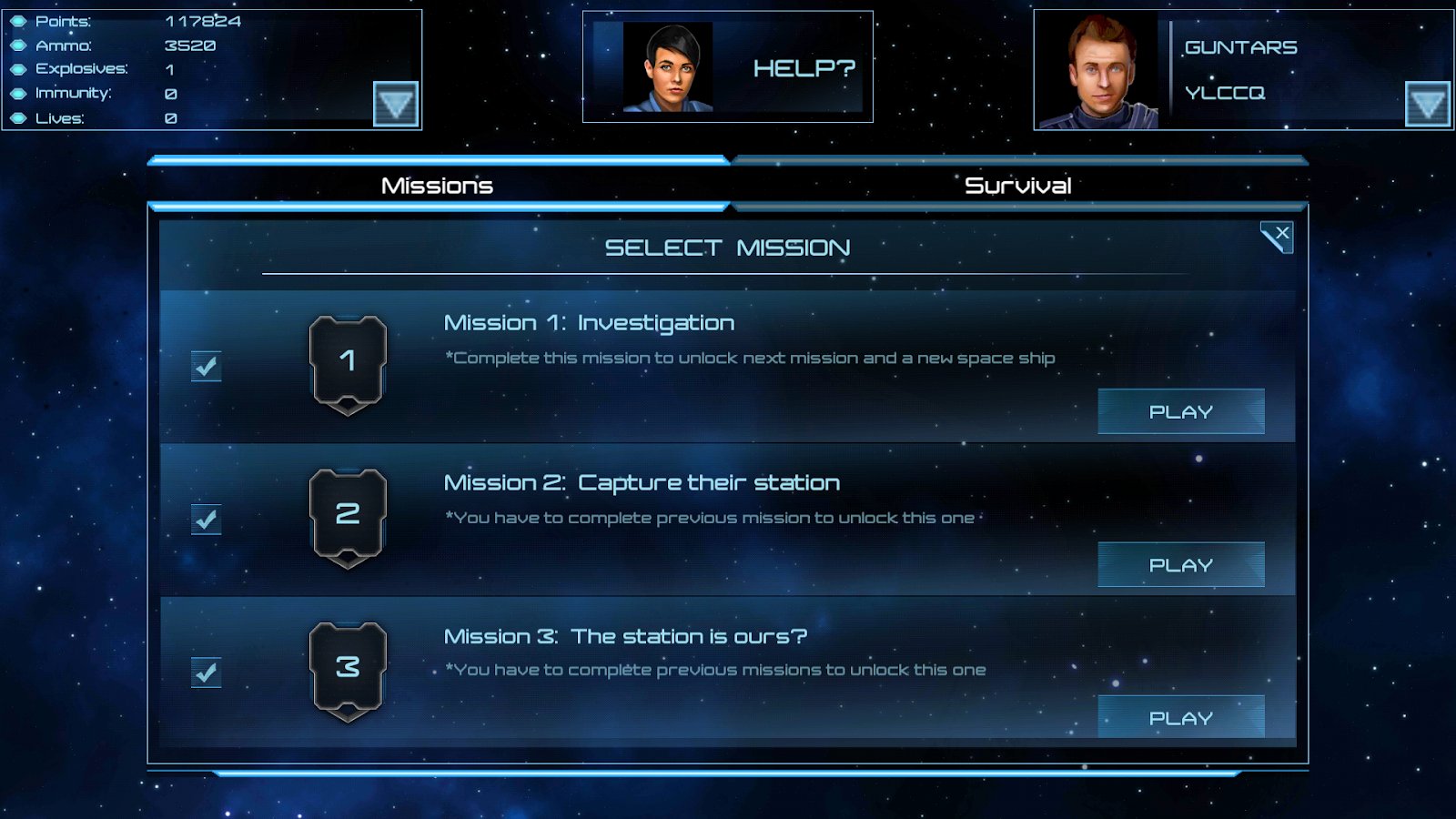Select the number 3 mission badge
1456x819 pixels.
pos(348,670)
